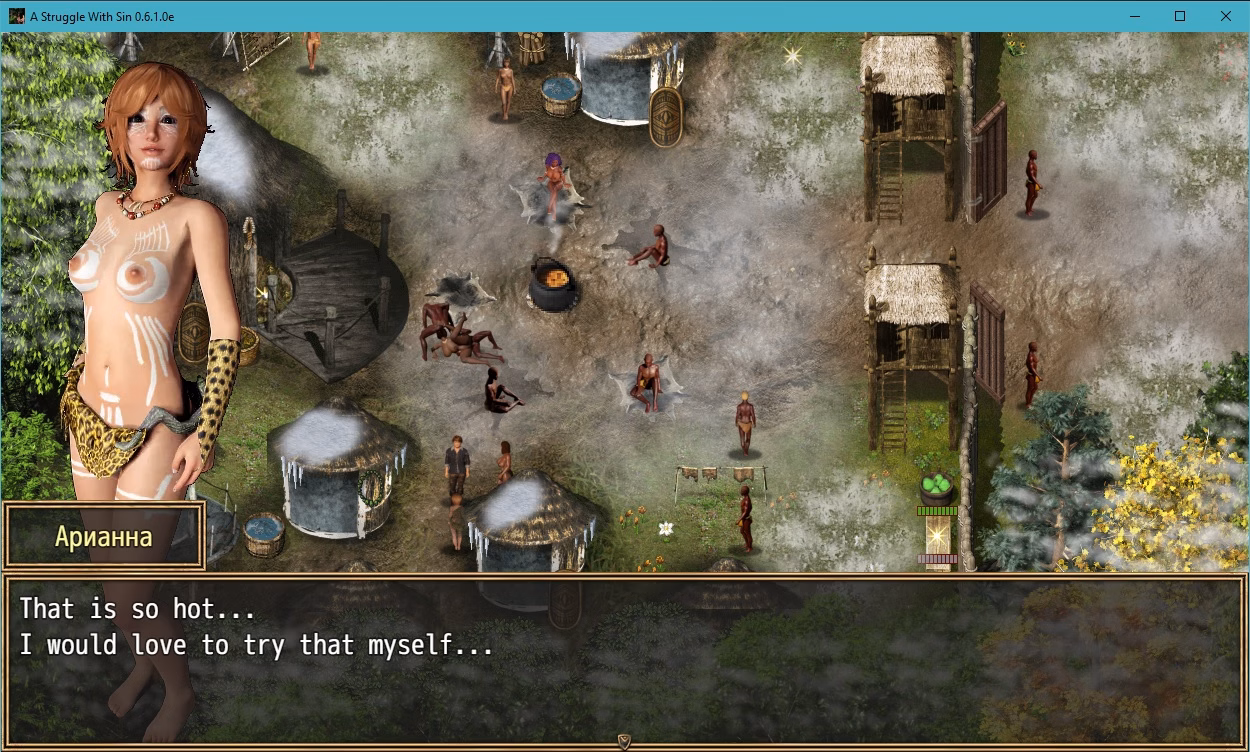Close the game window
This screenshot has width=1250, height=752.
(1226, 16)
